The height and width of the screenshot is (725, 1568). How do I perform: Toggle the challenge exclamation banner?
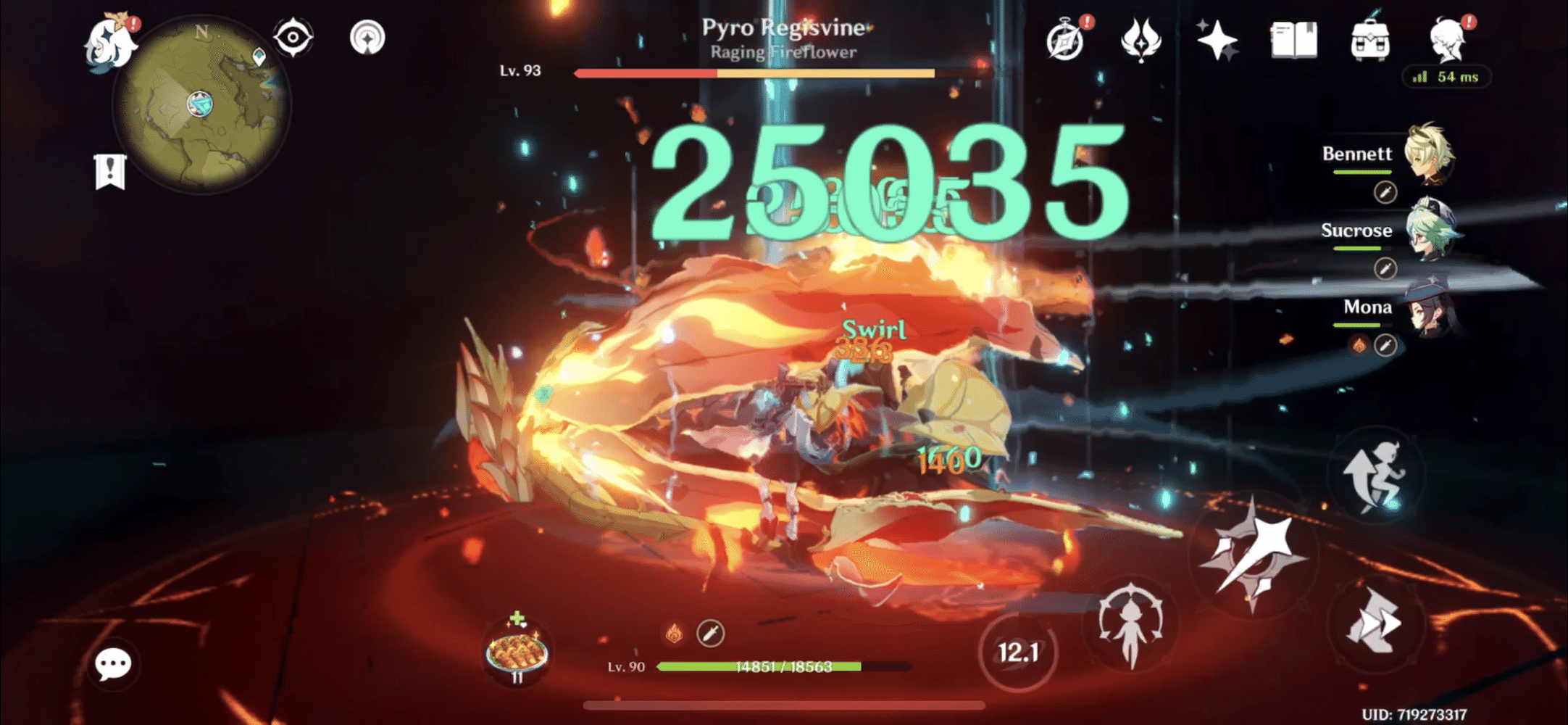pyautogui.click(x=110, y=172)
